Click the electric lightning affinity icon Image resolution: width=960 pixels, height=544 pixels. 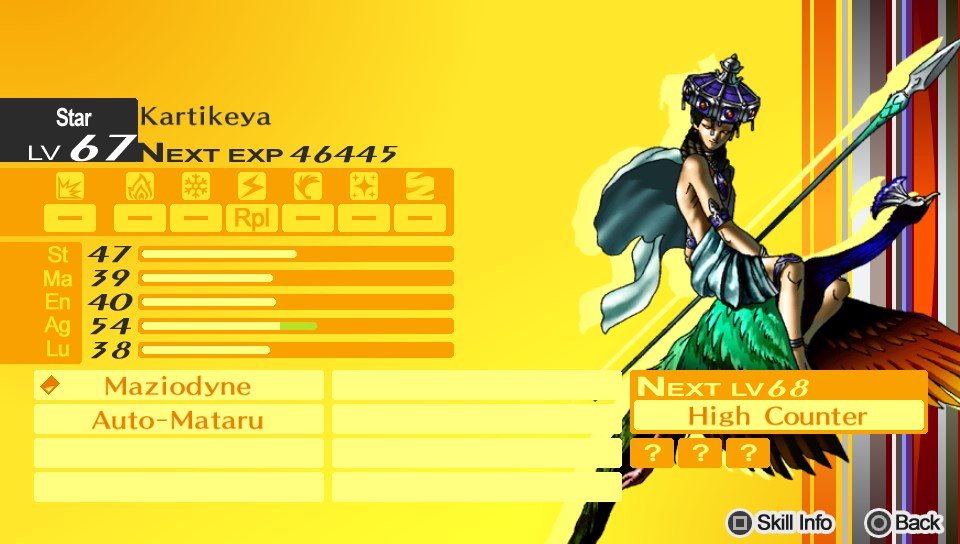pos(252,186)
